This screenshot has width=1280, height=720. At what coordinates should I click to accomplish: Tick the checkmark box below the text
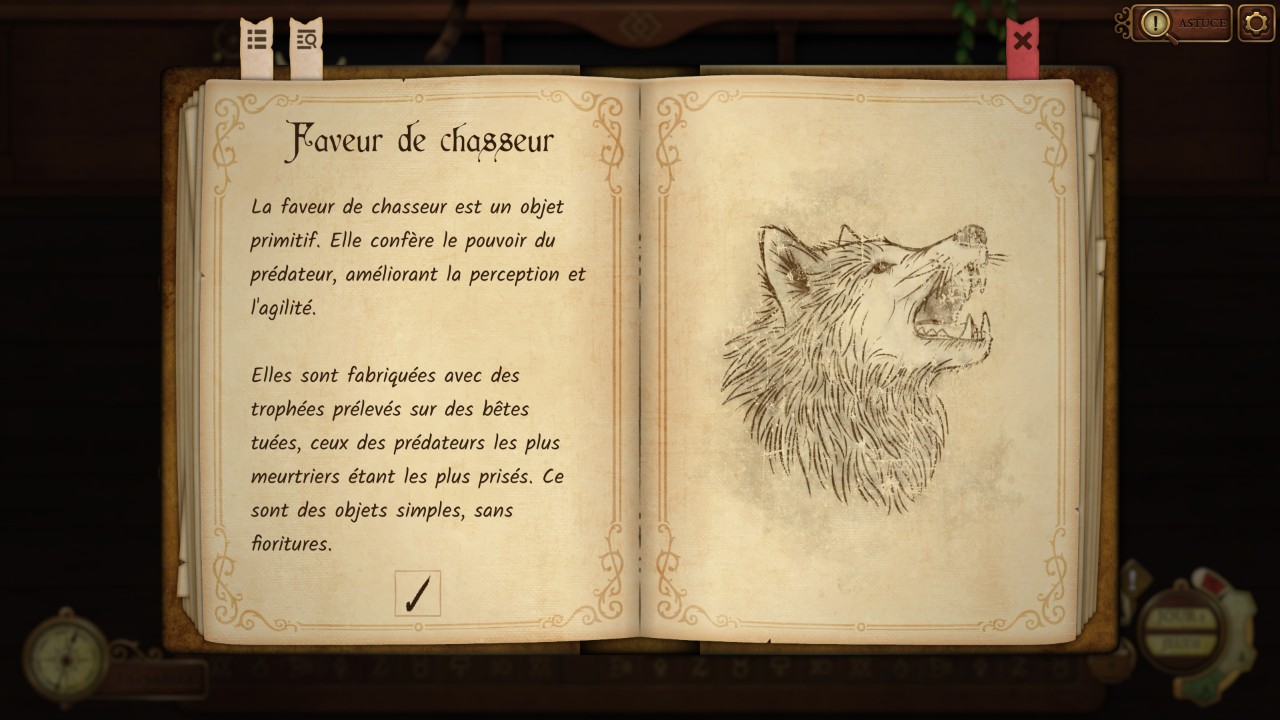[417, 593]
